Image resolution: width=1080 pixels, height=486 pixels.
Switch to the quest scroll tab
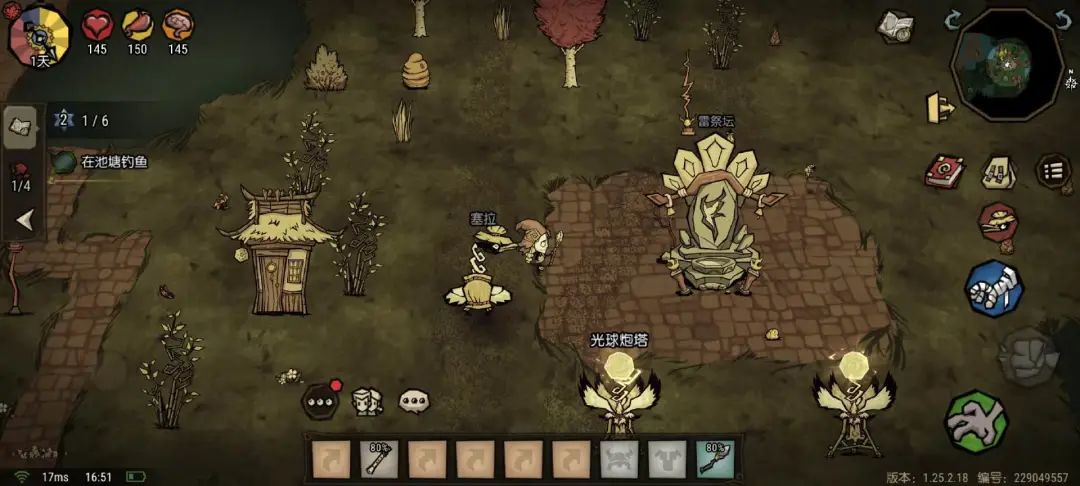click(x=20, y=125)
